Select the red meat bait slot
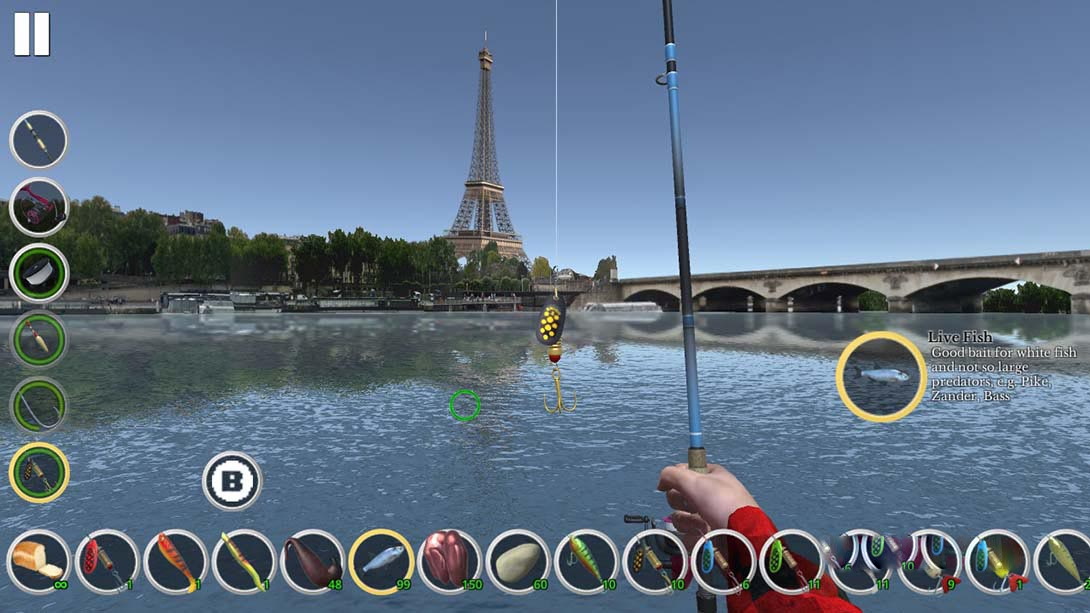The width and height of the screenshot is (1090, 613). point(449,562)
